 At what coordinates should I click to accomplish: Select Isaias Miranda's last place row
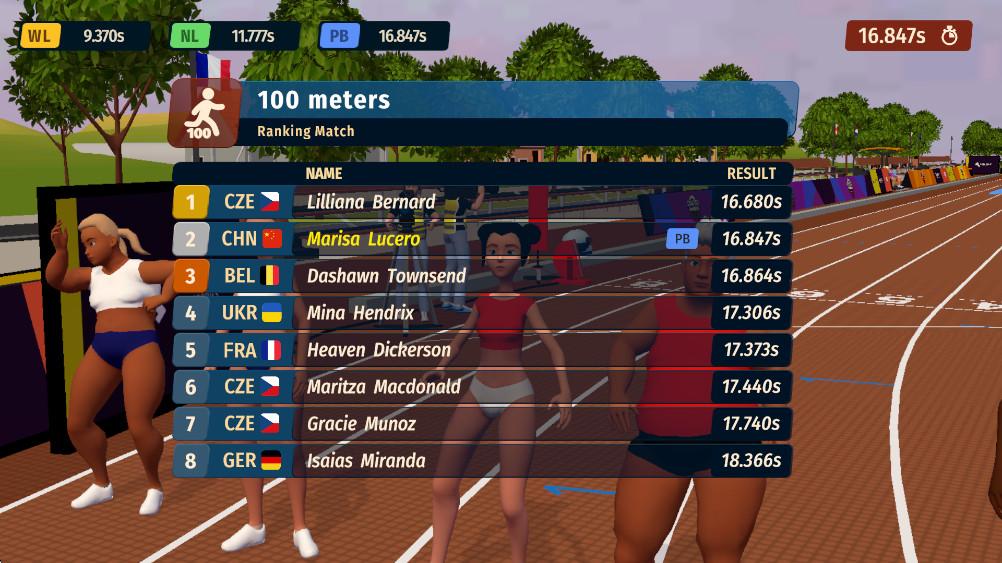(482, 461)
